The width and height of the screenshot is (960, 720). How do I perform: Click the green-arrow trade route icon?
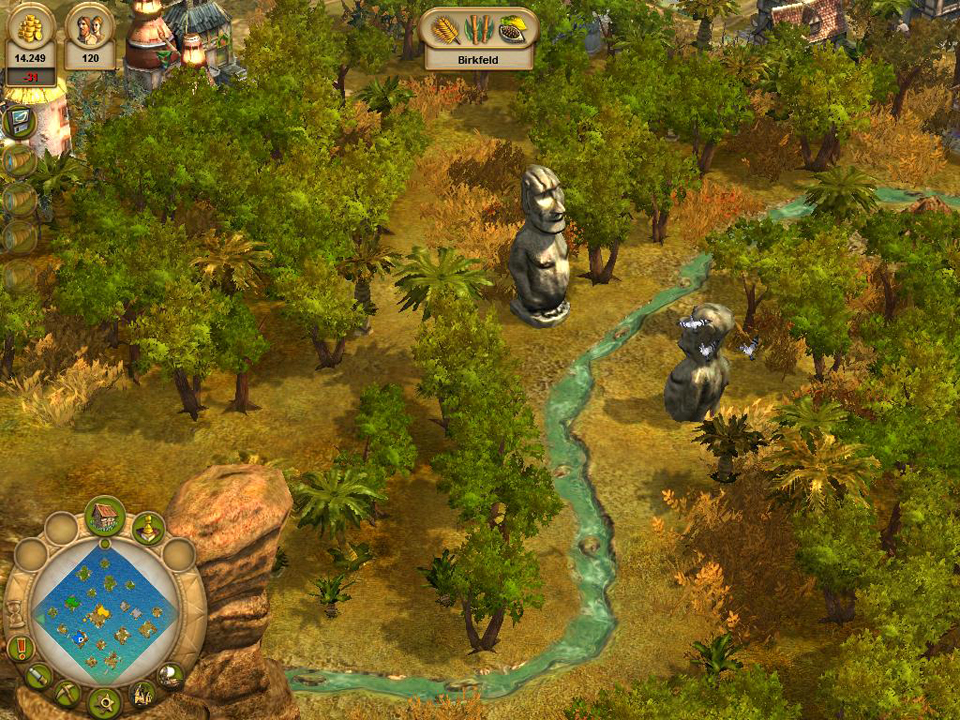coord(19,122)
